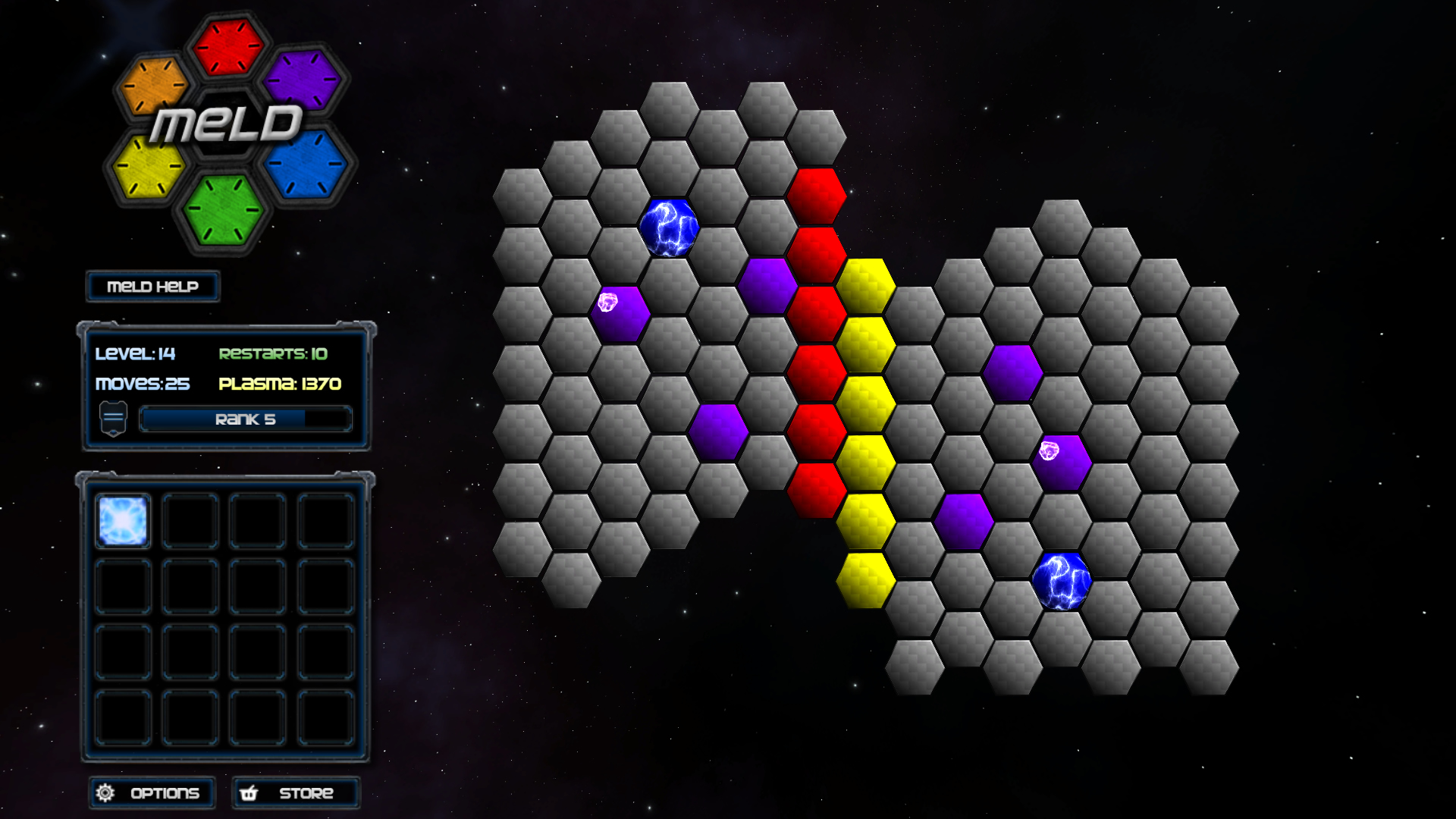
Task: Click the rank emblem icon beside the Rank 5 bar
Action: click(112, 417)
